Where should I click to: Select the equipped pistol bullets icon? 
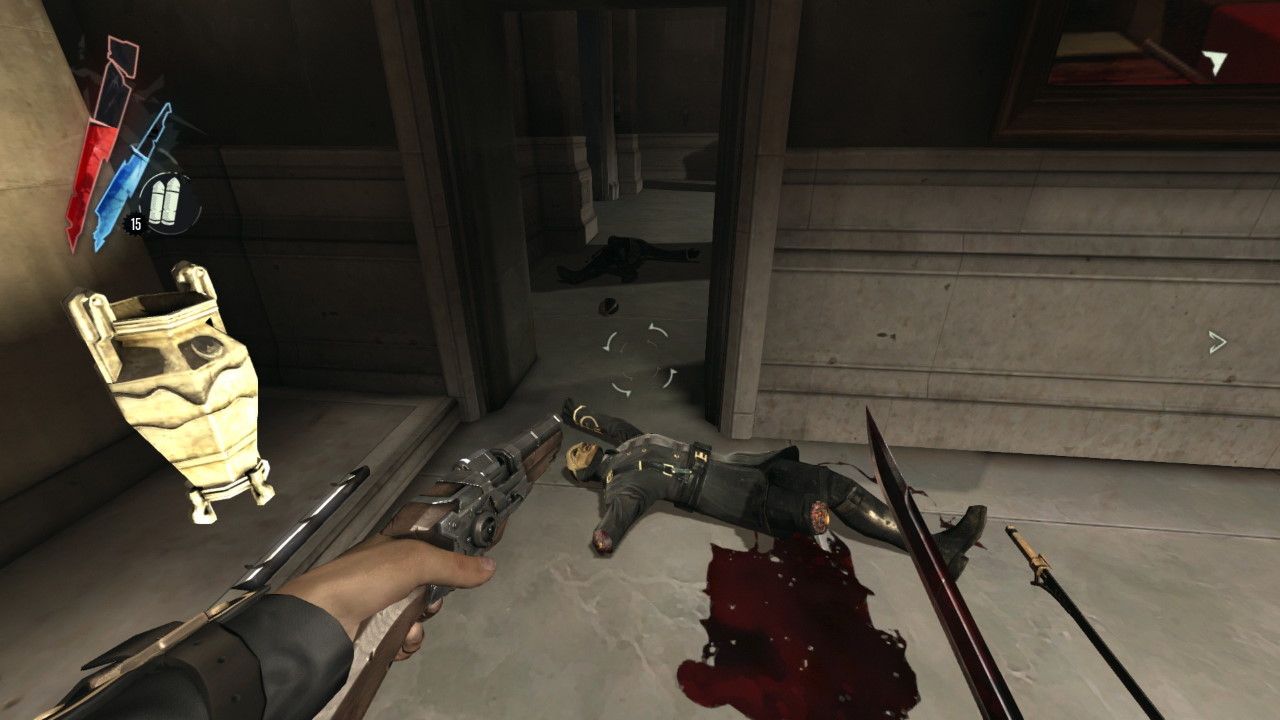(164, 199)
